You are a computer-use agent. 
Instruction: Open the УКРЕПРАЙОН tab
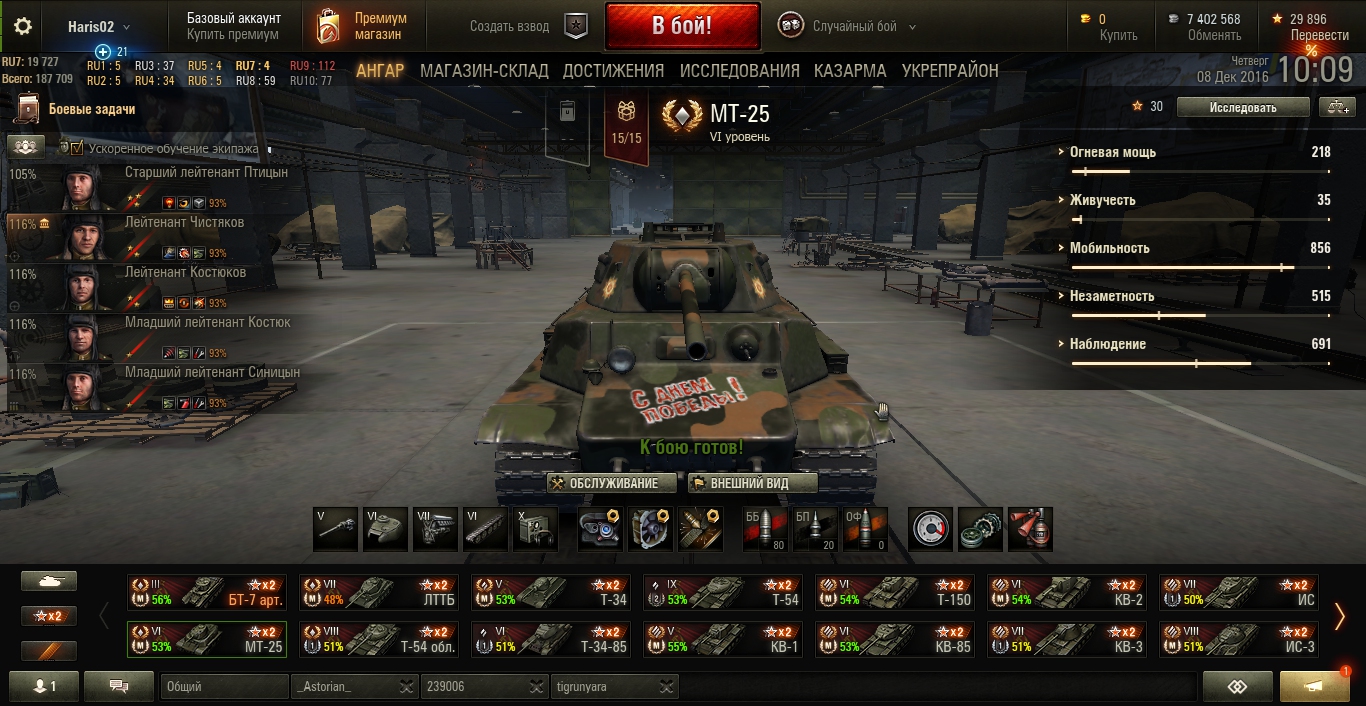950,71
